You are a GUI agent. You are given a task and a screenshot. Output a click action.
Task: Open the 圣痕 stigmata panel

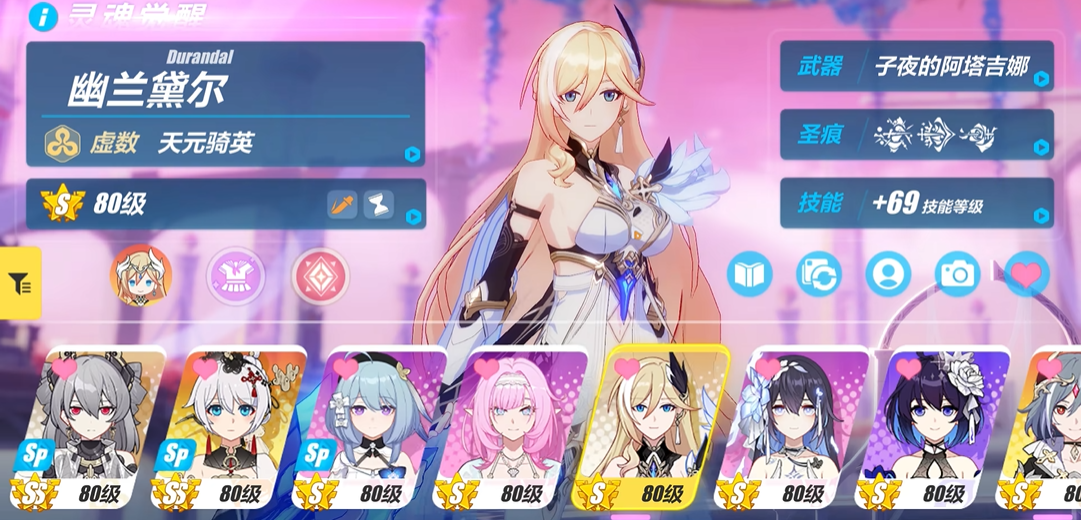pos(916,134)
